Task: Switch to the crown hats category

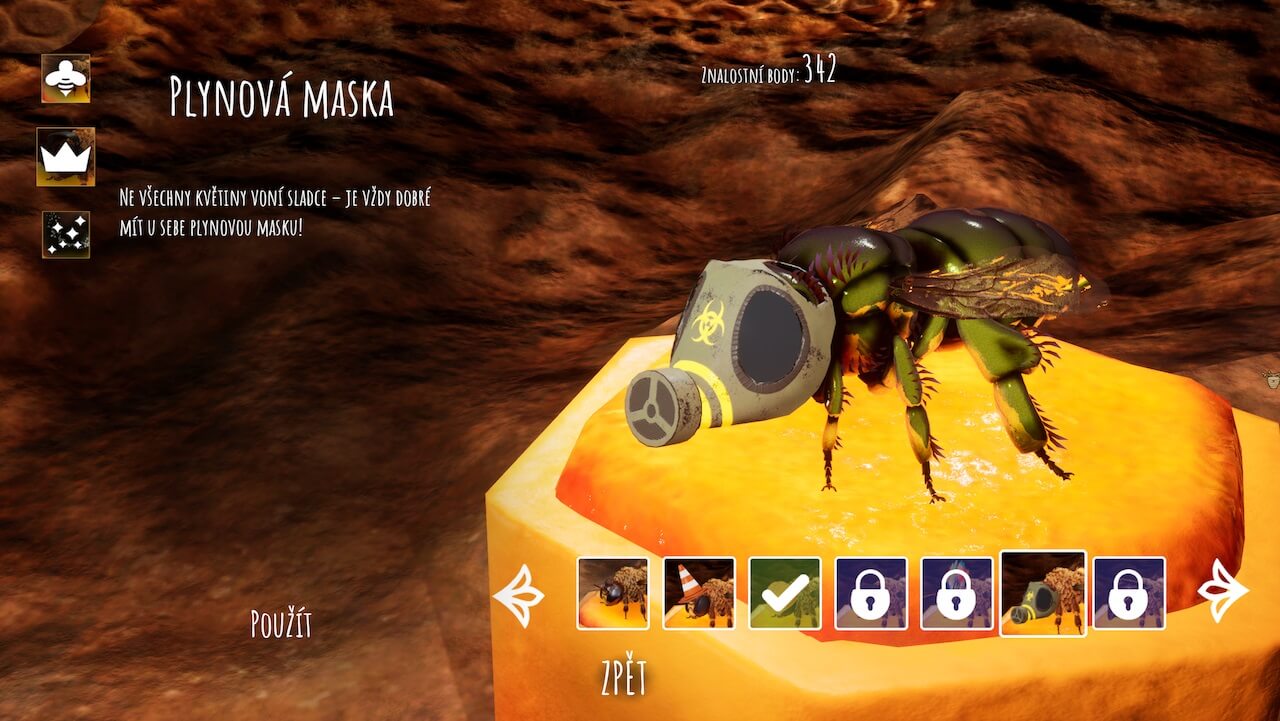Action: [x=66, y=156]
